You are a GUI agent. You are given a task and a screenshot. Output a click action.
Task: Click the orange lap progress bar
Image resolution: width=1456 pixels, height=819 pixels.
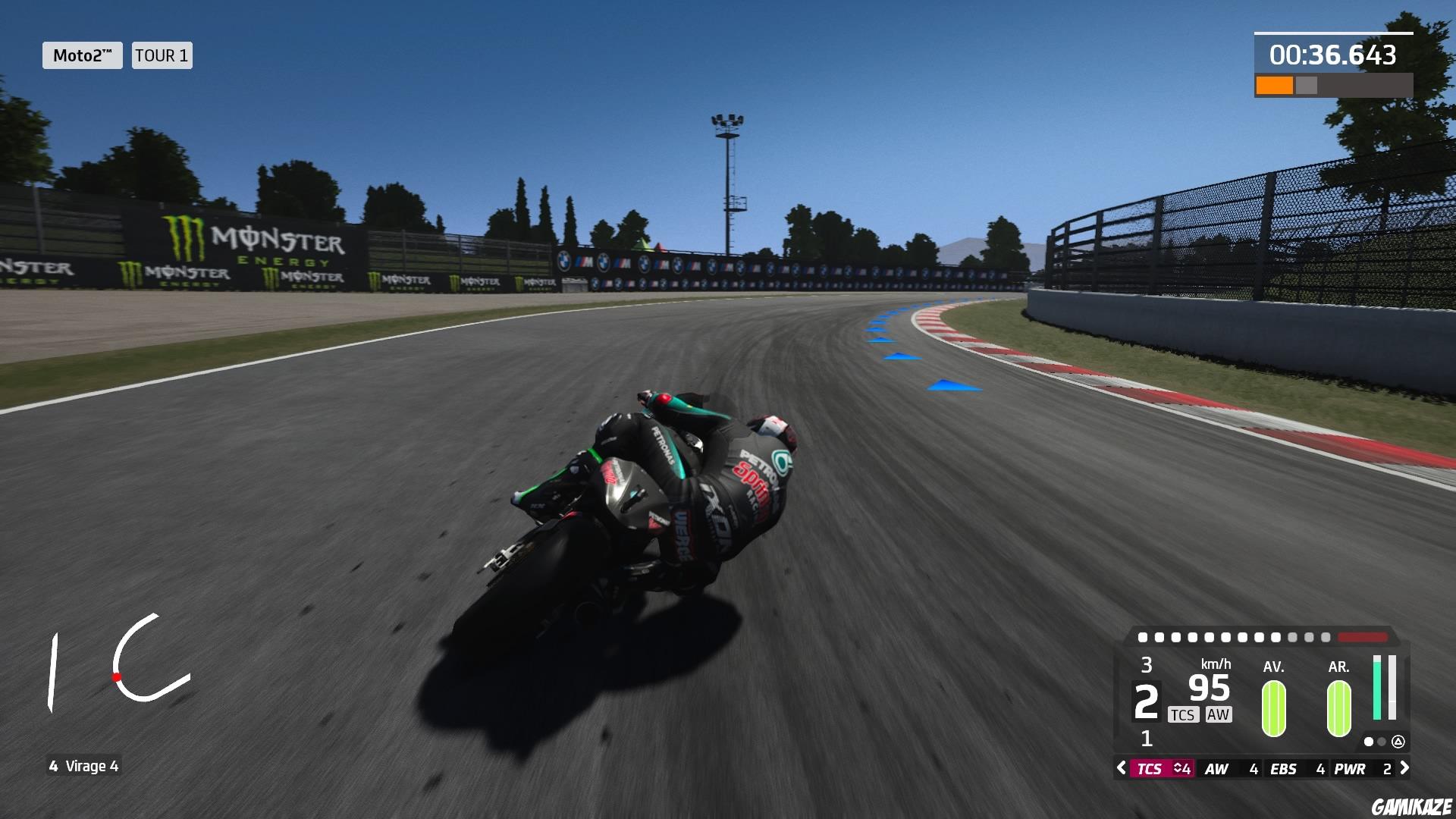tap(1276, 83)
